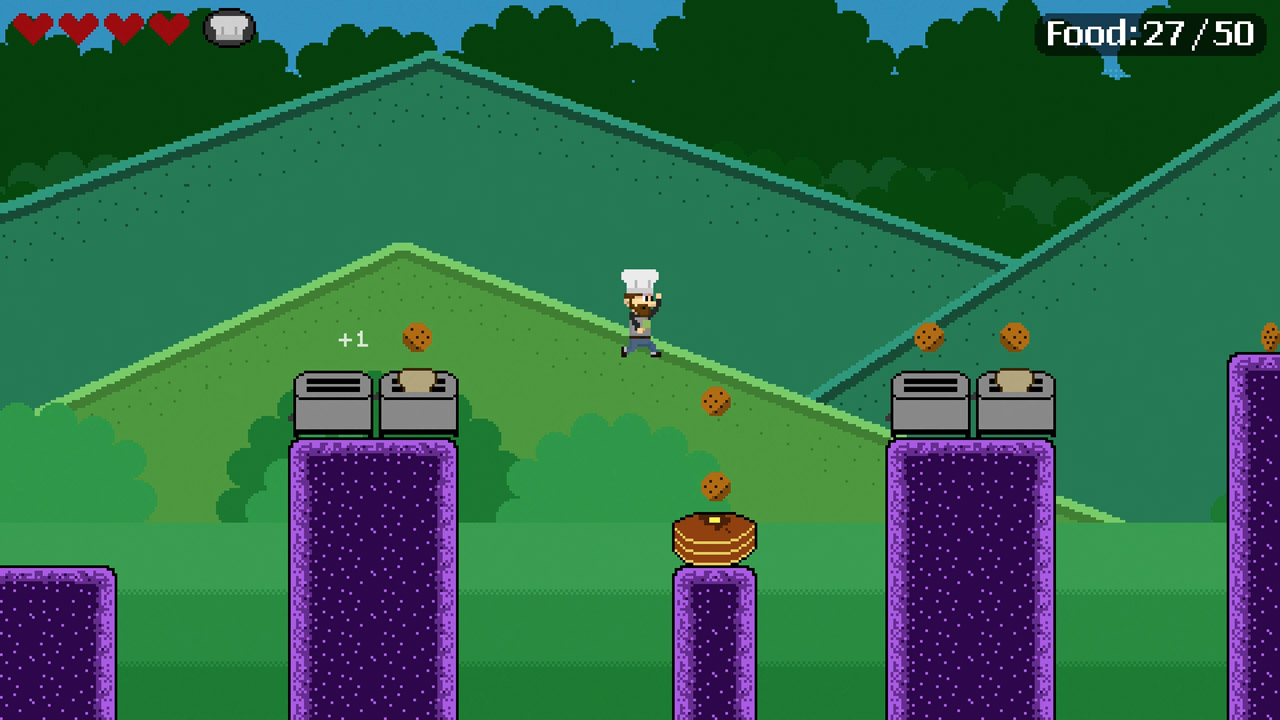Image resolution: width=1280 pixels, height=720 pixels.
Task: Click the cookie floating mid-screen below the character
Action: coord(716,403)
